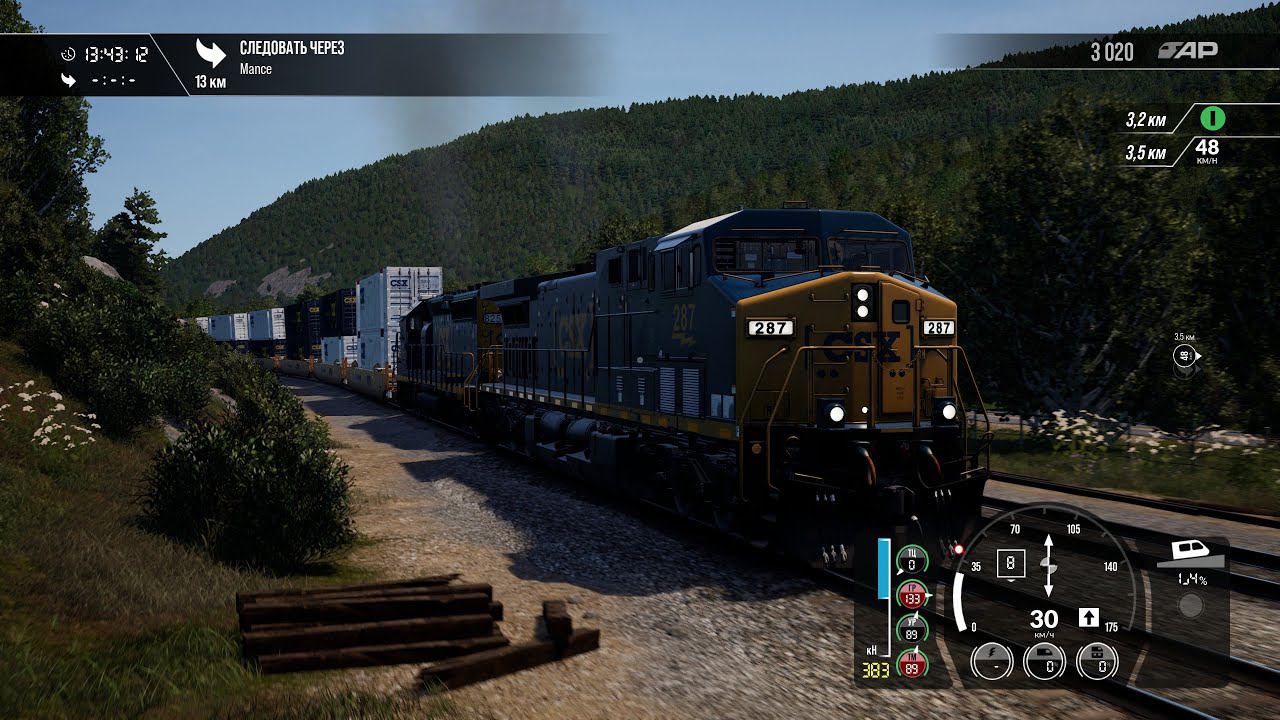Select the reverser direction arrows indicator
This screenshot has height=720, width=1280.
tap(1048, 565)
